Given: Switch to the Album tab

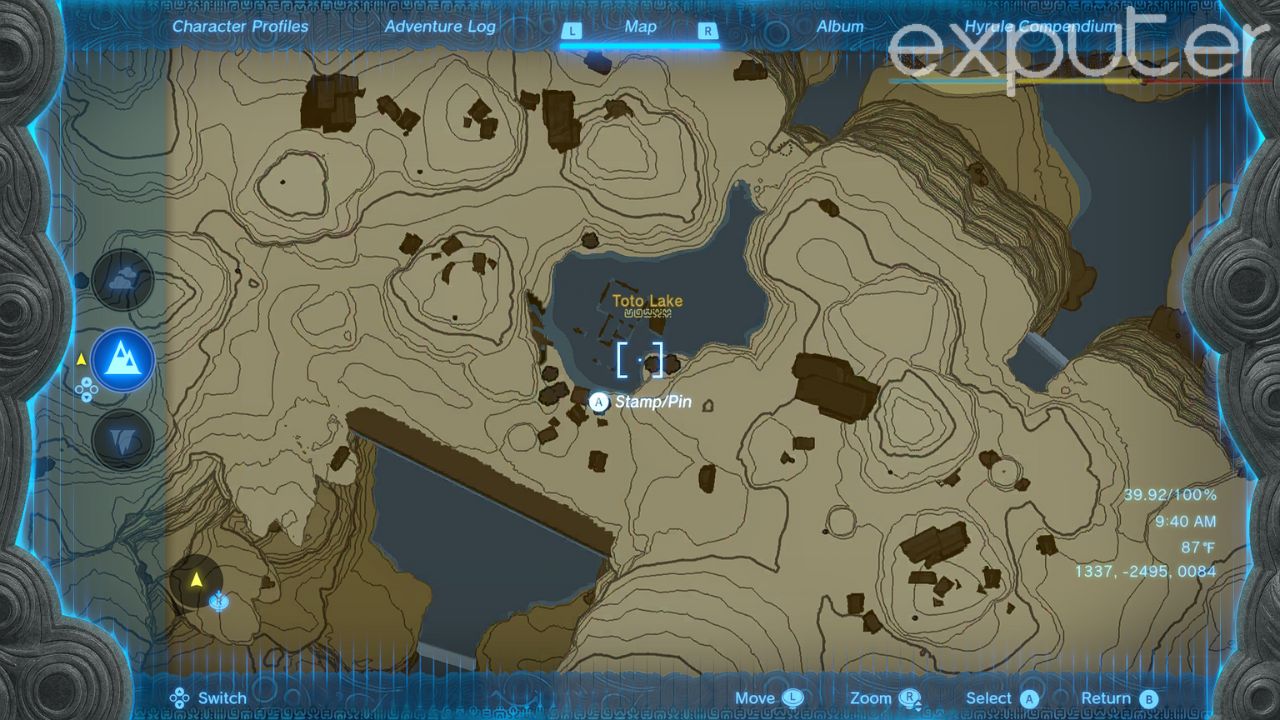Looking at the screenshot, I should pos(840,27).
